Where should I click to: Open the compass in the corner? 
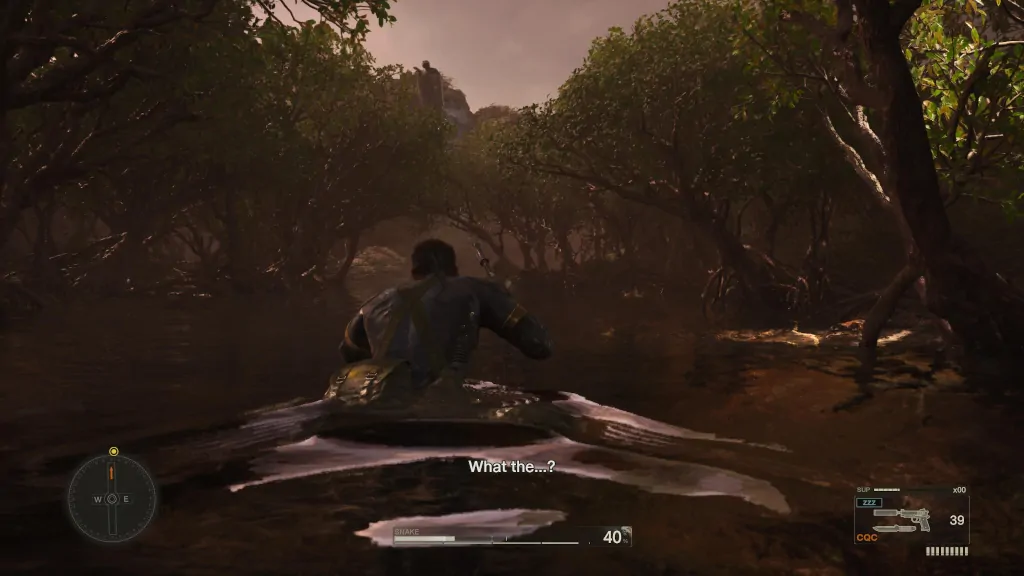[112, 498]
